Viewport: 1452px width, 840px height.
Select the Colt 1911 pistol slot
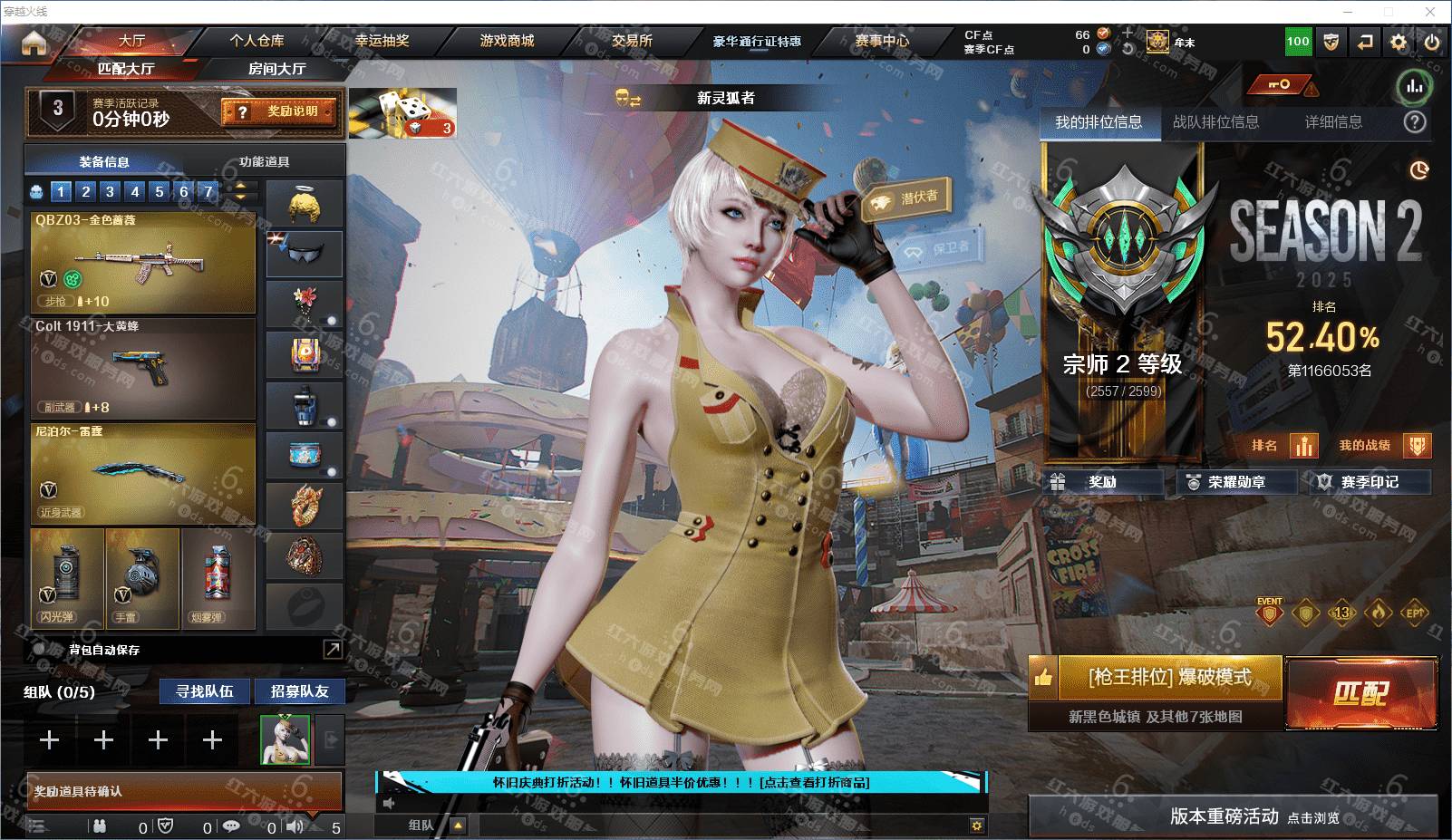click(143, 368)
